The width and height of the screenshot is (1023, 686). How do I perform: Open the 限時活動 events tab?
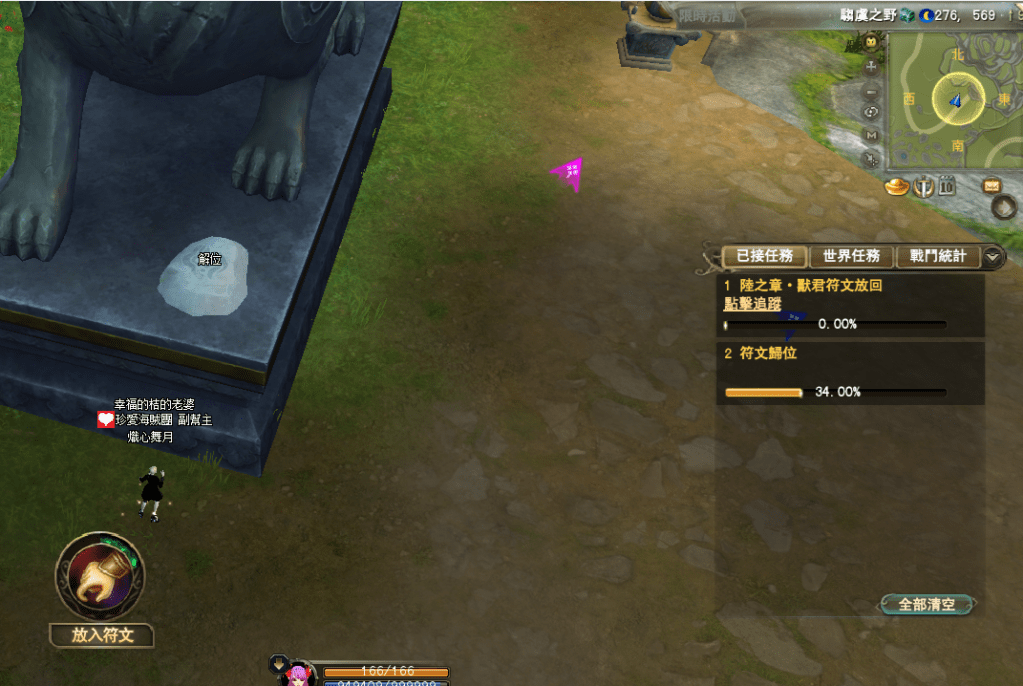[x=706, y=15]
